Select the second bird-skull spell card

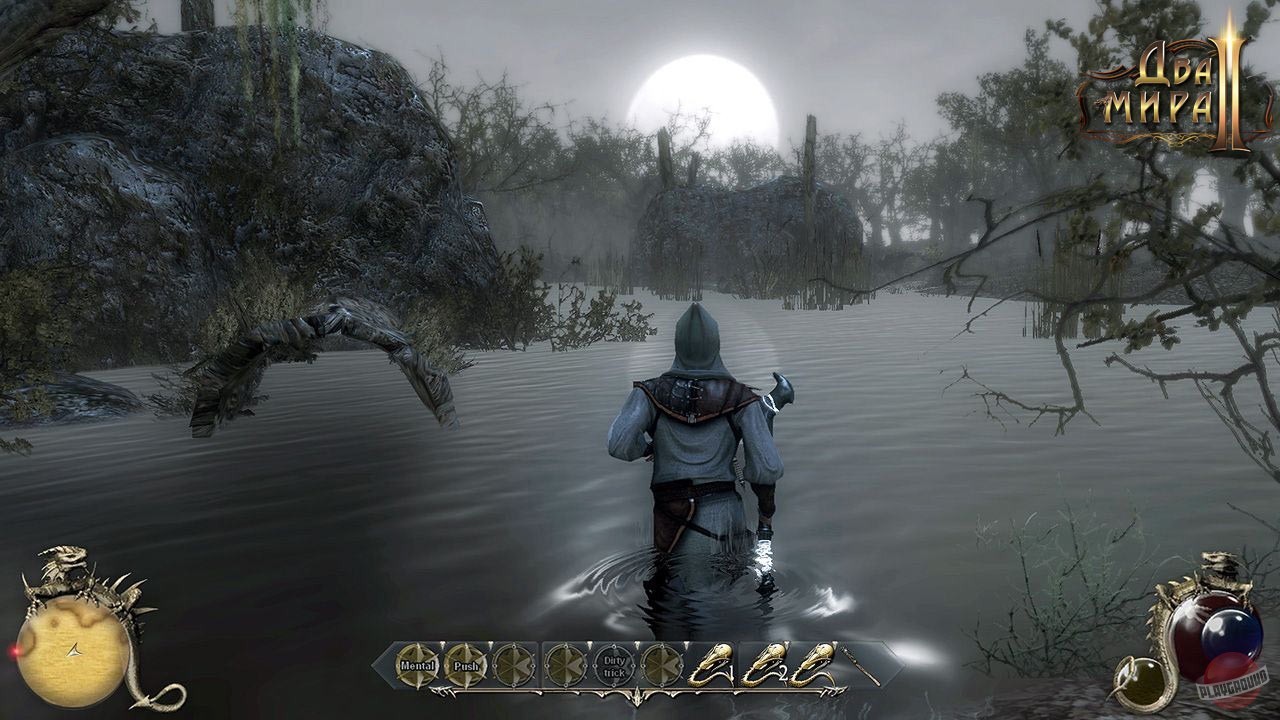click(765, 664)
